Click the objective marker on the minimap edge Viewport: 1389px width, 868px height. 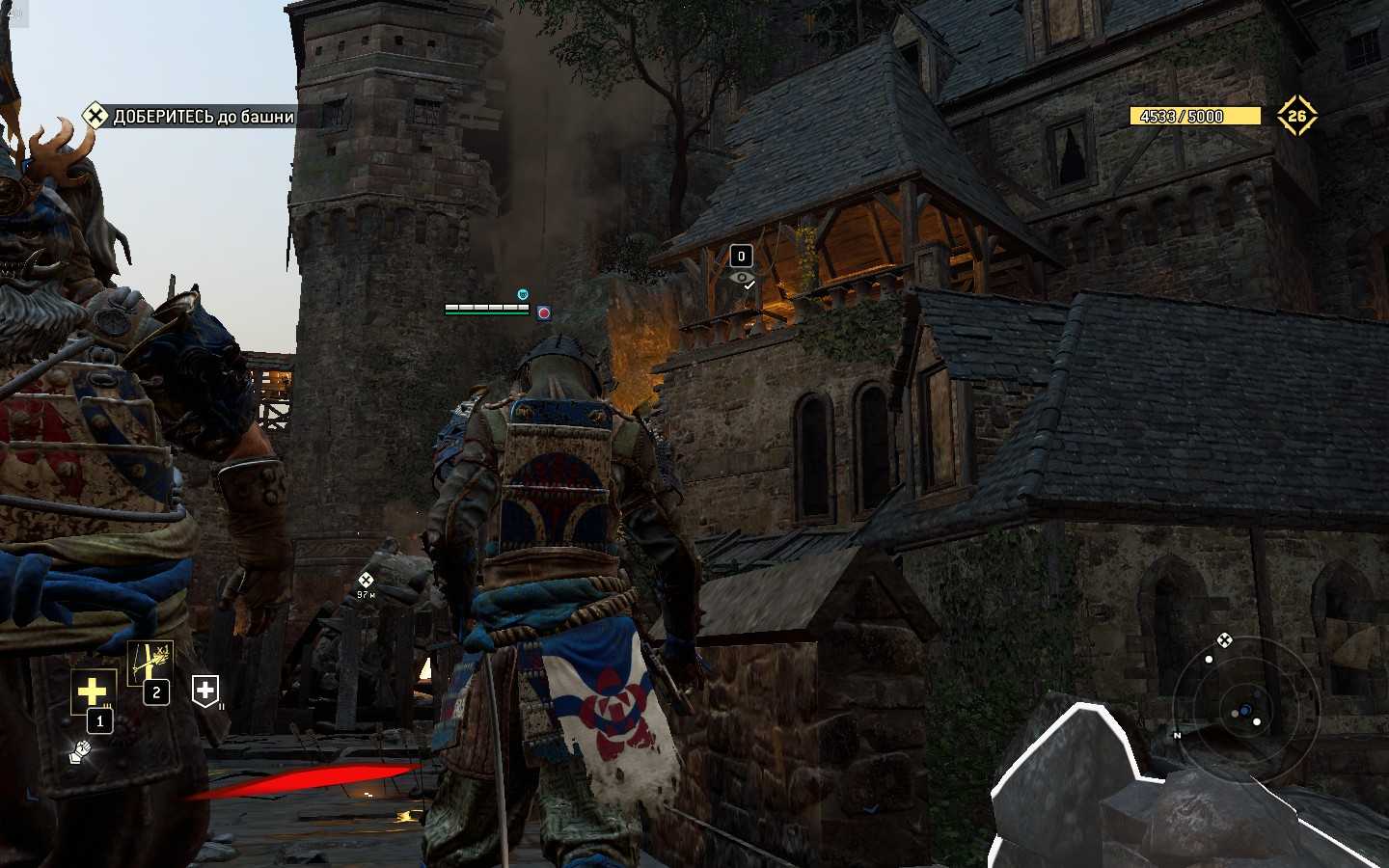(x=1224, y=639)
